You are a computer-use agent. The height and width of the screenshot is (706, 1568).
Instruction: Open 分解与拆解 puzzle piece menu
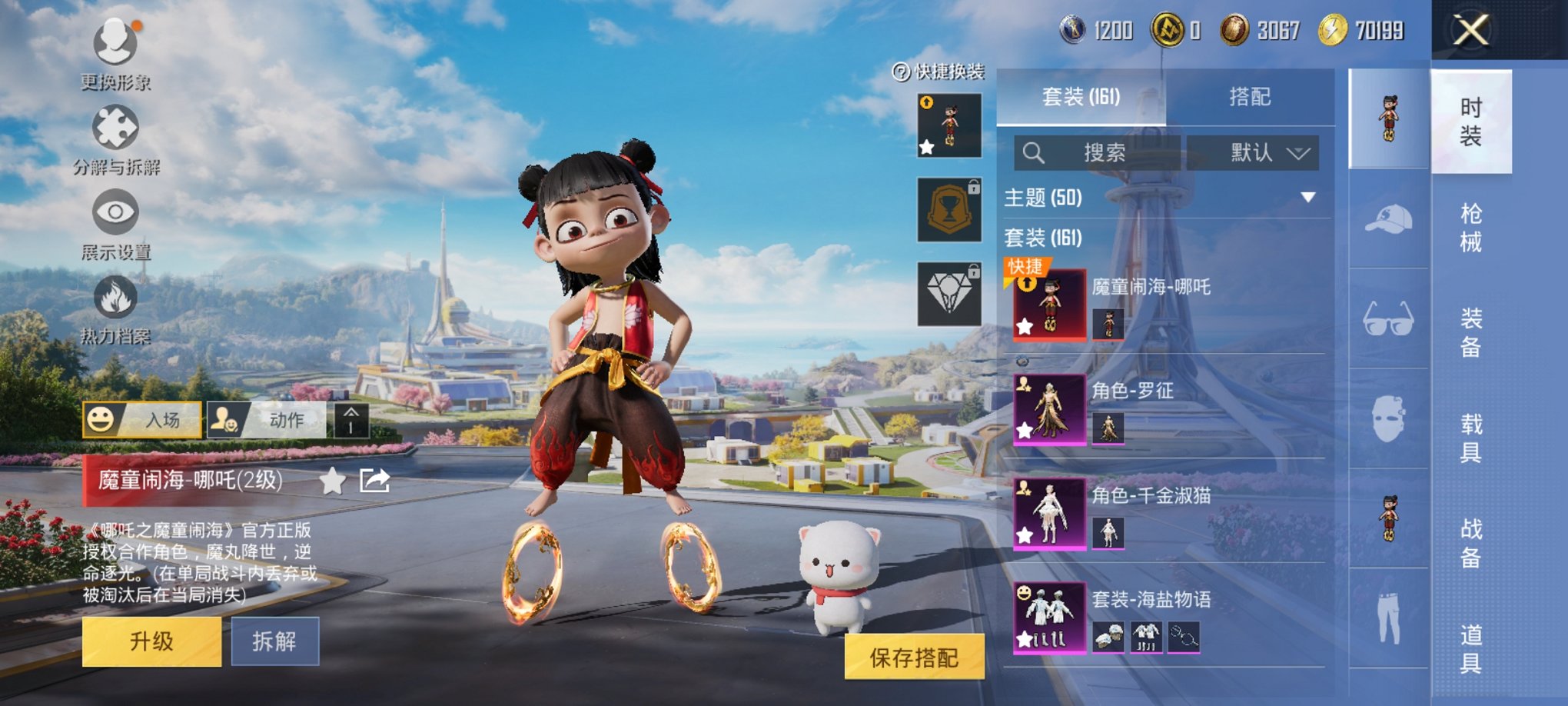tap(115, 128)
